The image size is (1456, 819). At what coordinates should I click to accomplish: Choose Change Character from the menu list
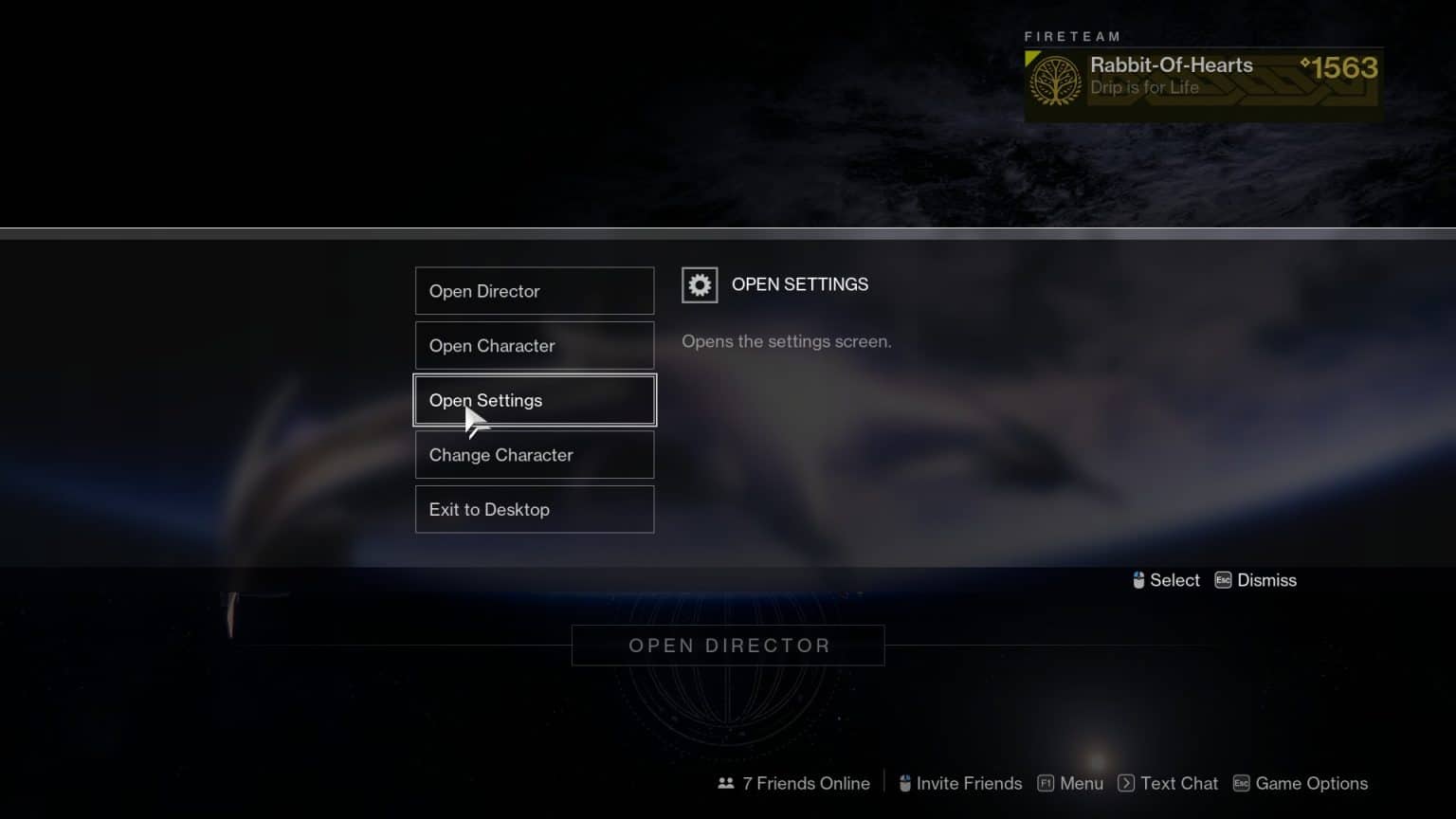click(x=534, y=455)
